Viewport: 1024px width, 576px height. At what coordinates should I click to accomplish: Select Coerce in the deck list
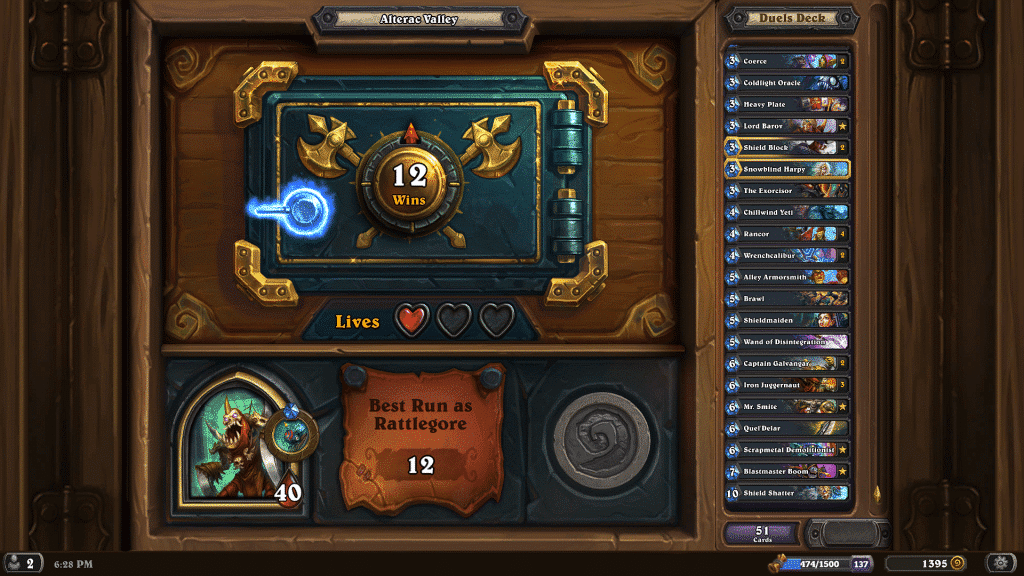(x=788, y=61)
